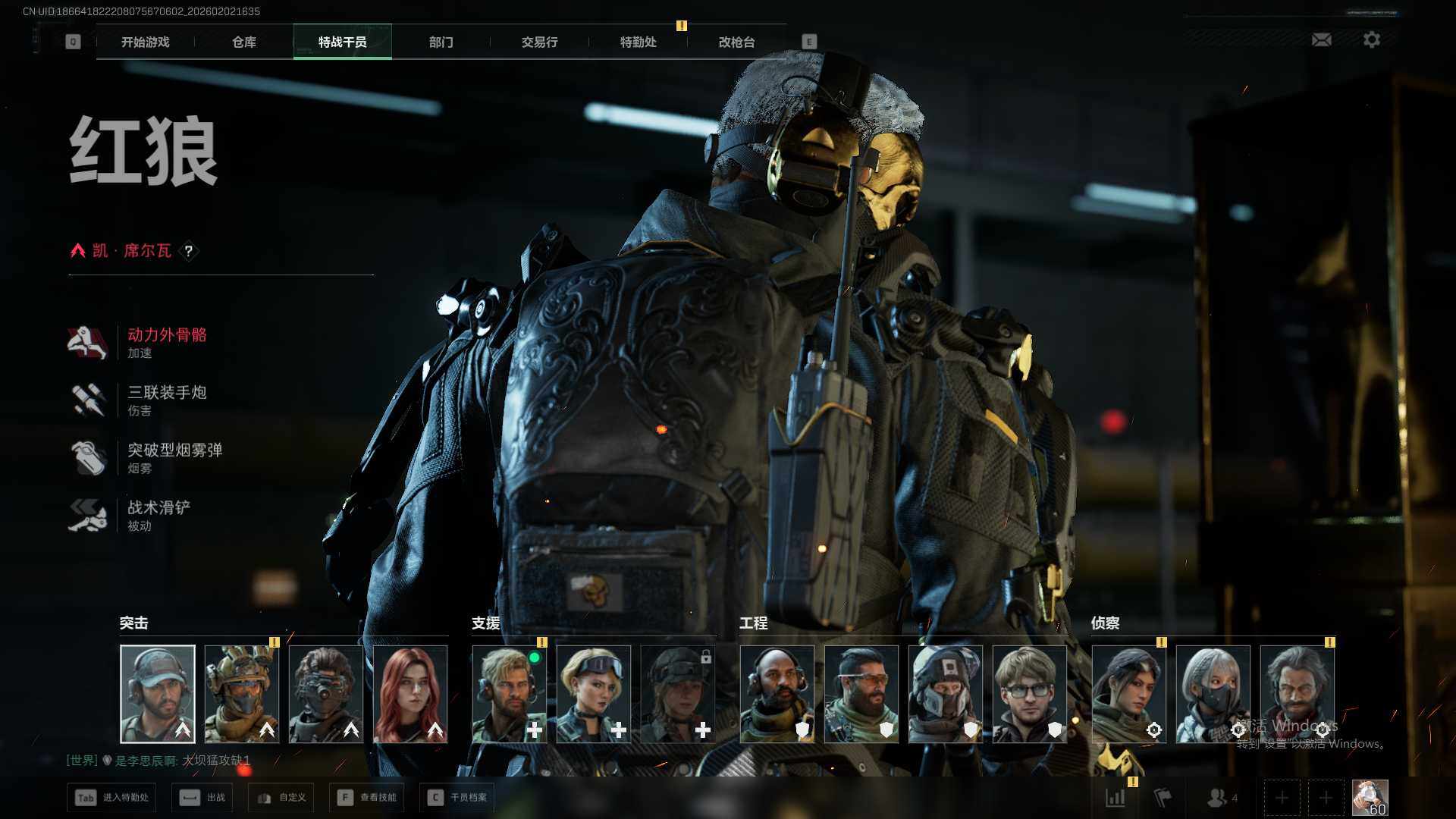
Task: Select the 动力外骨骼 skill
Action: [x=167, y=342]
